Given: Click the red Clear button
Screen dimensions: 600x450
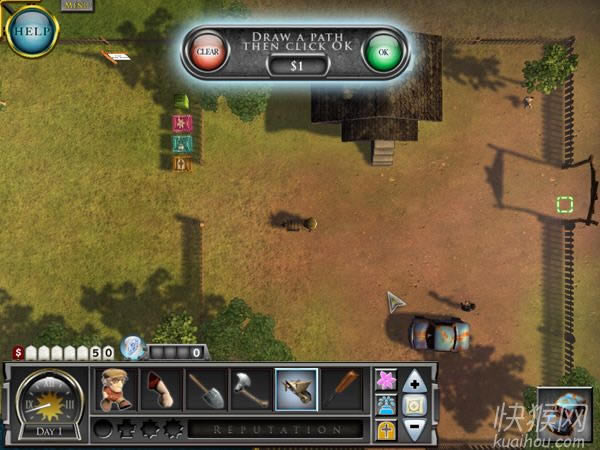Looking at the screenshot, I should pyautogui.click(x=207, y=51).
